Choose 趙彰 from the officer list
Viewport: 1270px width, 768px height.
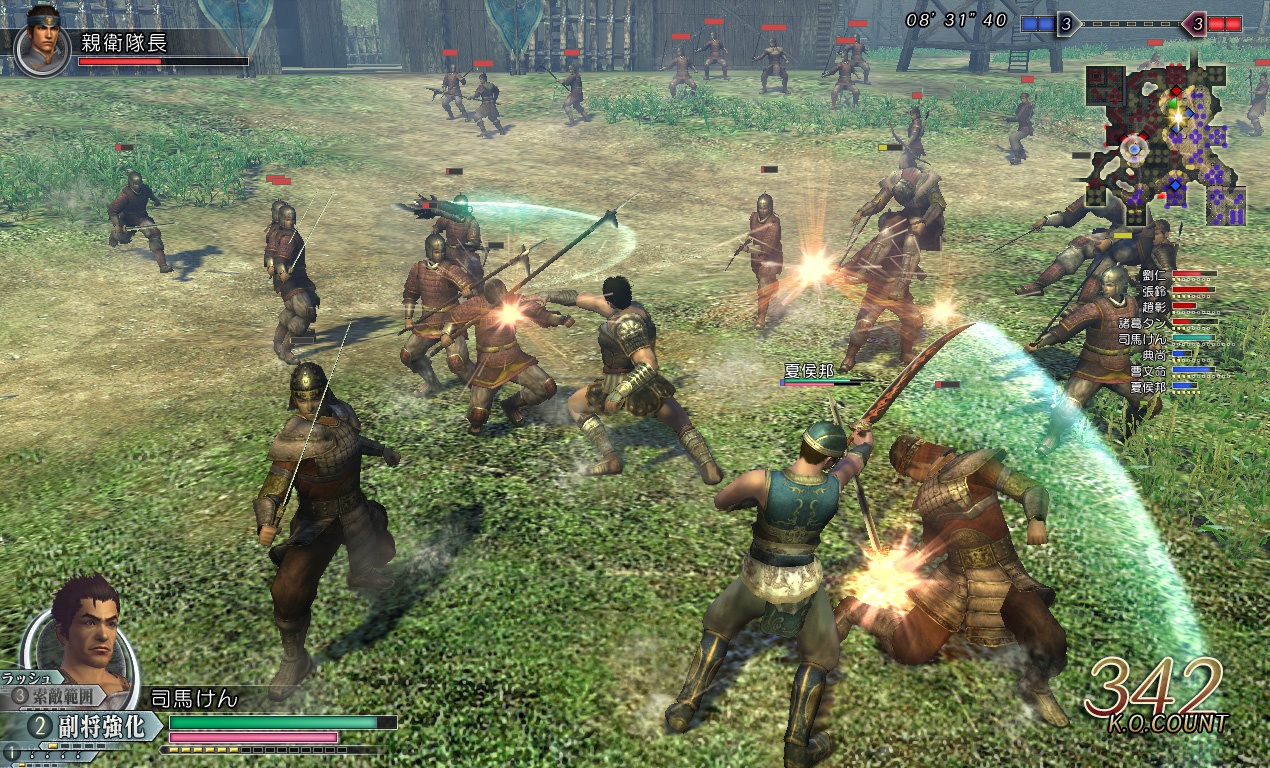(x=1155, y=306)
